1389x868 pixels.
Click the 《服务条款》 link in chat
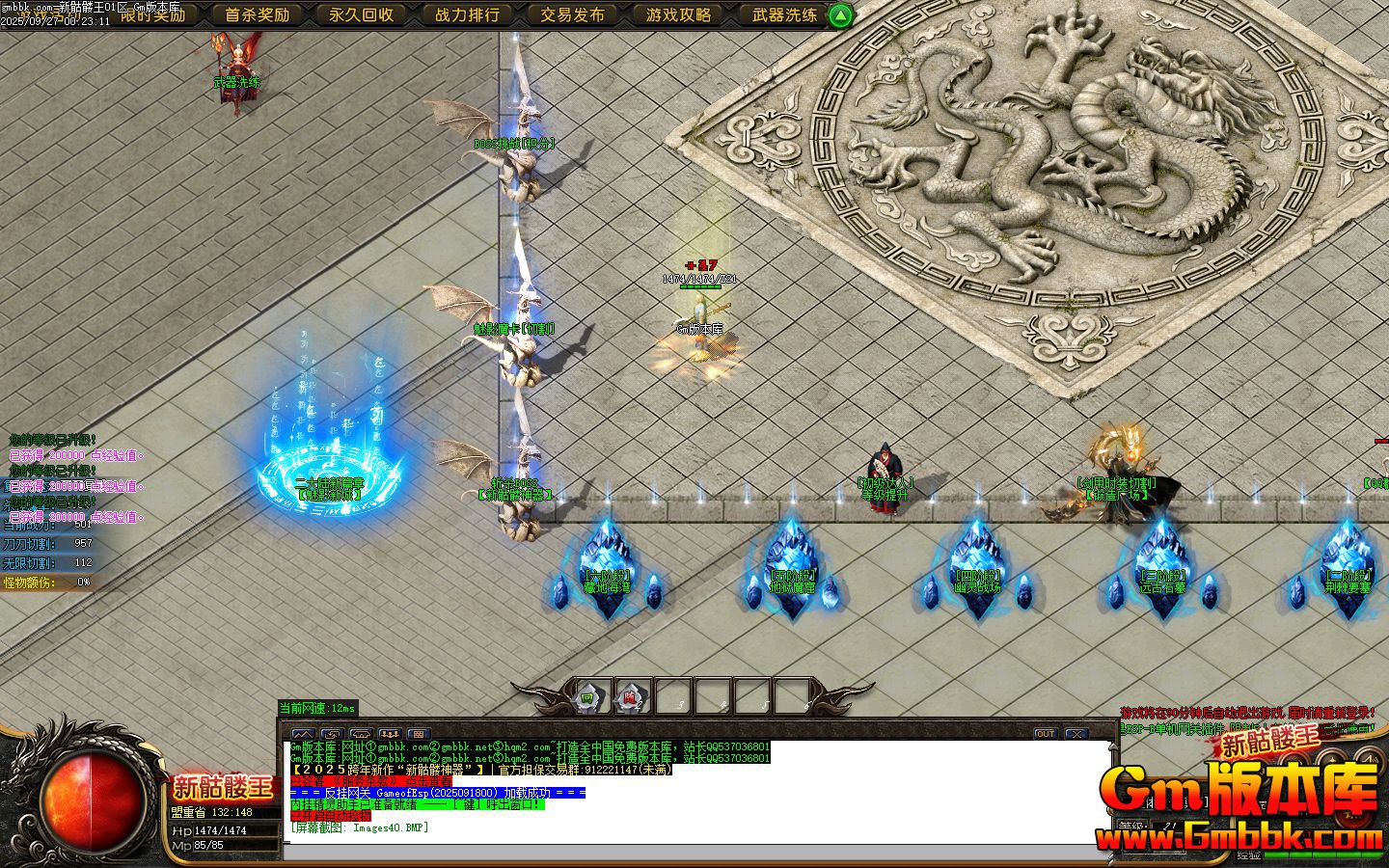coord(365,779)
